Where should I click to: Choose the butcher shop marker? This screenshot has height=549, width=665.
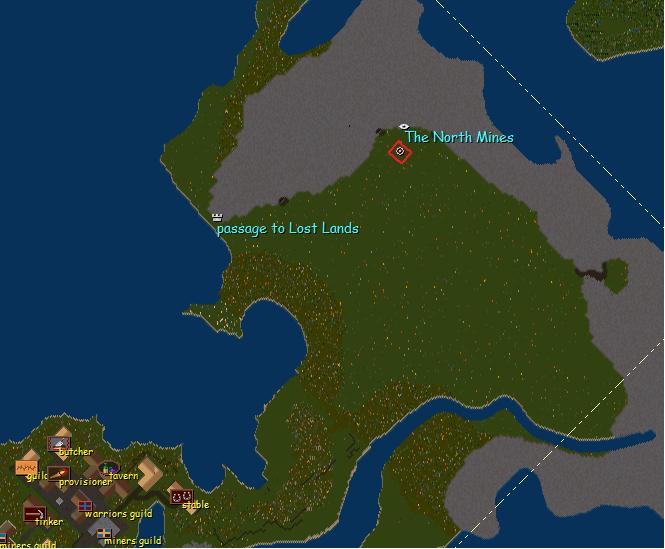click(x=59, y=442)
